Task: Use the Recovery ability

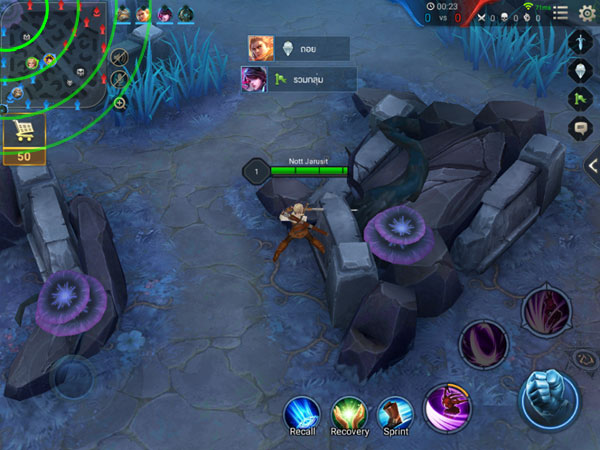Action: [350, 414]
